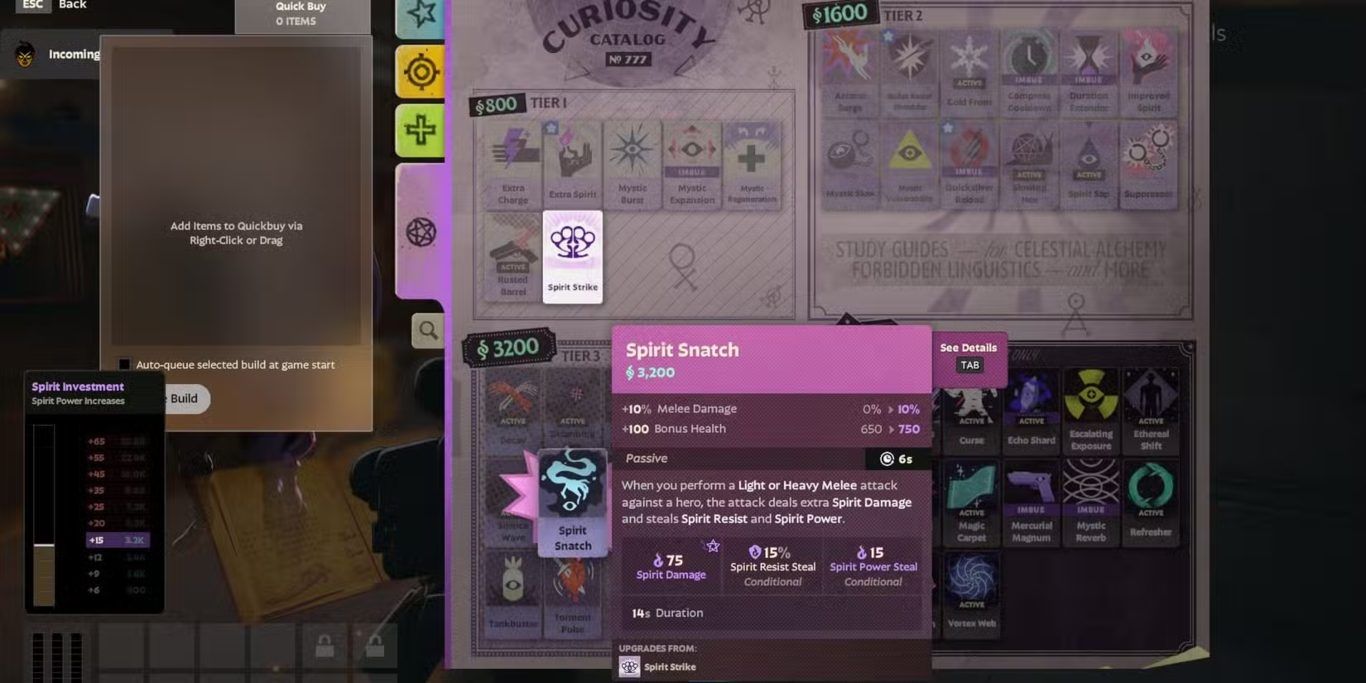Select the Extra Spirit item

(572, 165)
